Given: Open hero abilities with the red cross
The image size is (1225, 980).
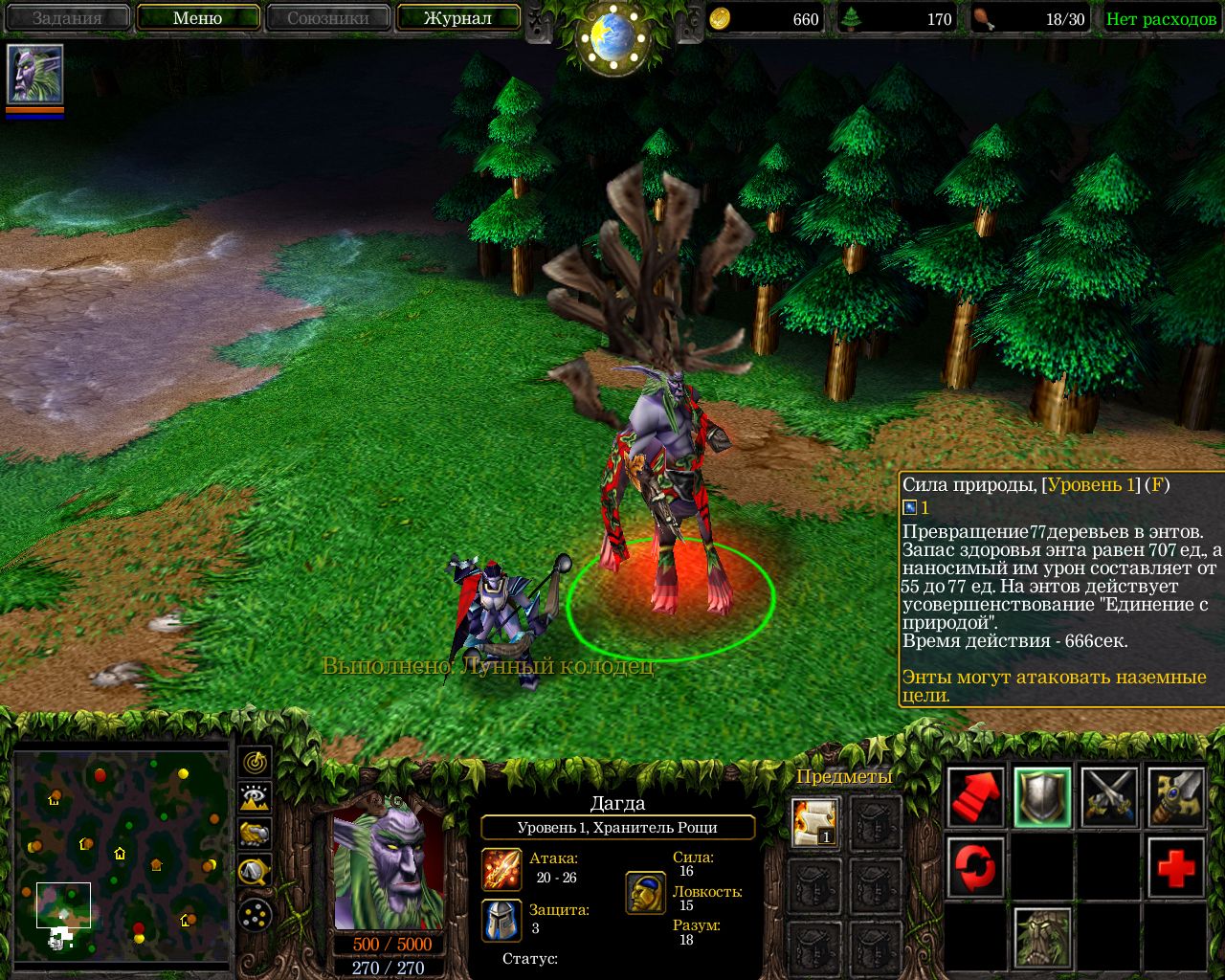Looking at the screenshot, I should [x=1175, y=867].
